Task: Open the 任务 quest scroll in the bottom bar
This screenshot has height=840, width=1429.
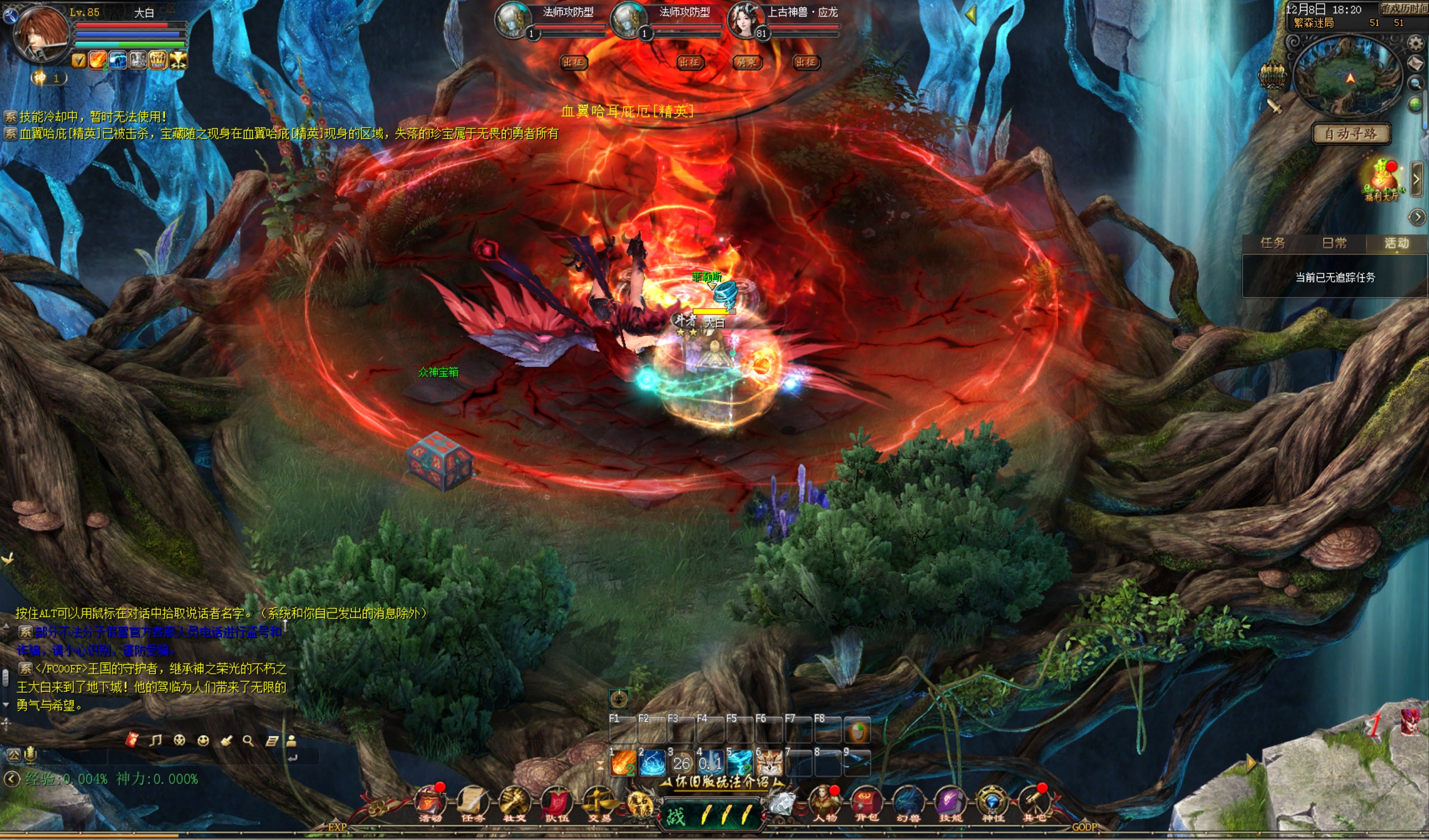Action: point(472,803)
